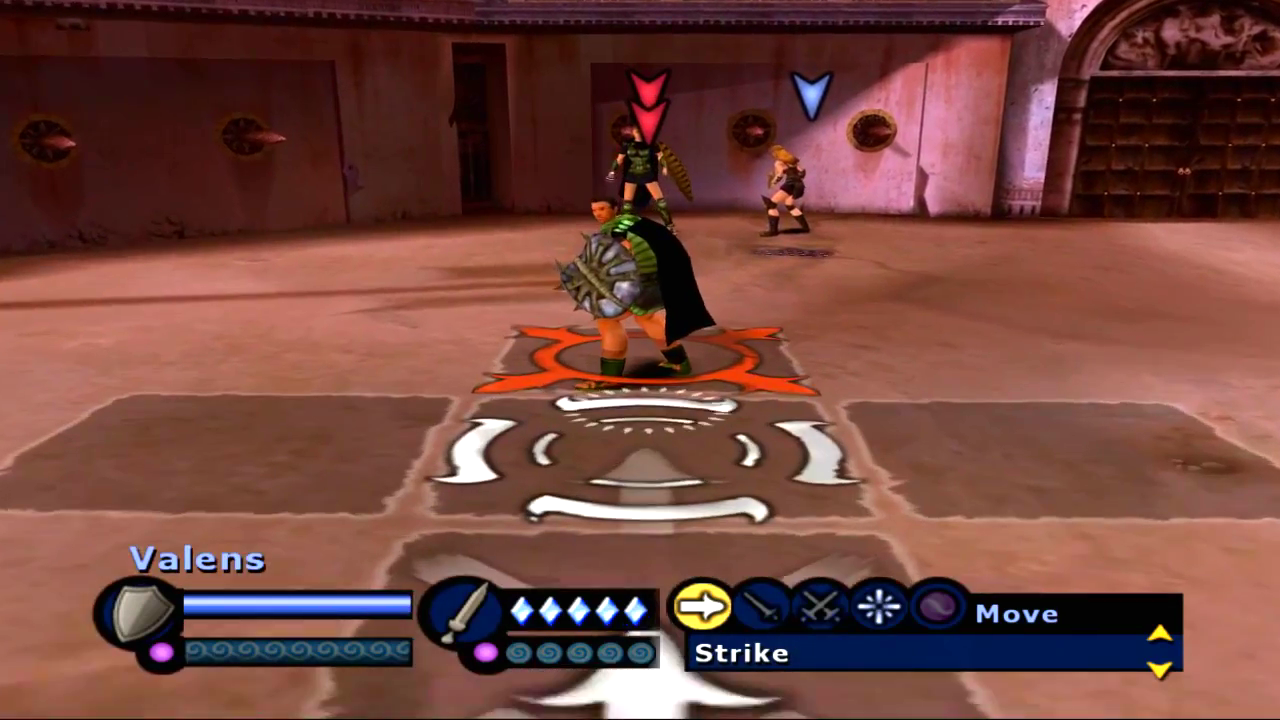Click the yellow down arrow in skill list

[x=1159, y=669]
